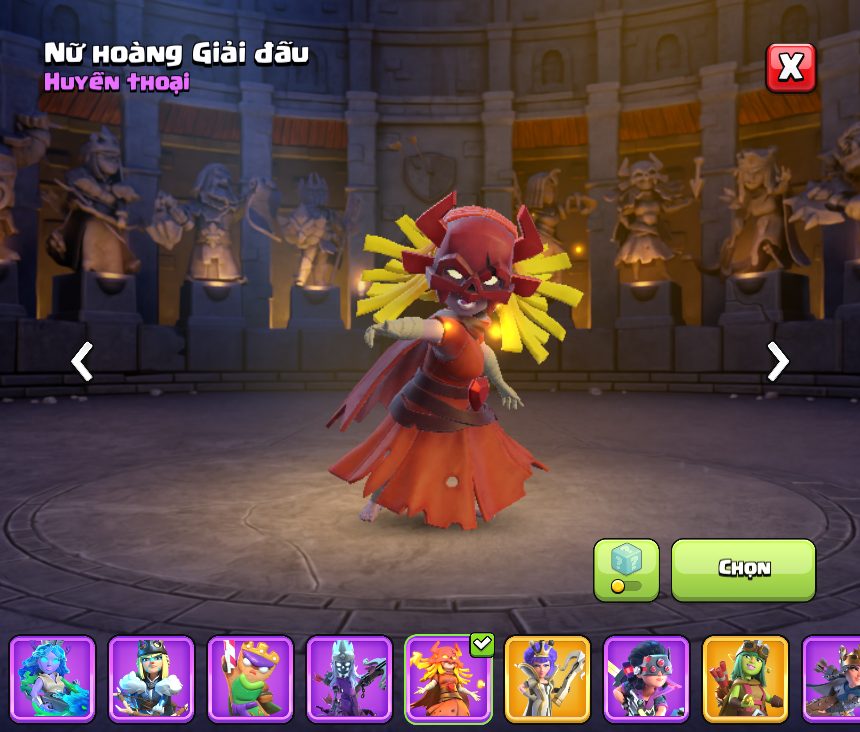Select the blue-haired mermaid queen skin
Screen dimensions: 860x732
pos(52,679)
